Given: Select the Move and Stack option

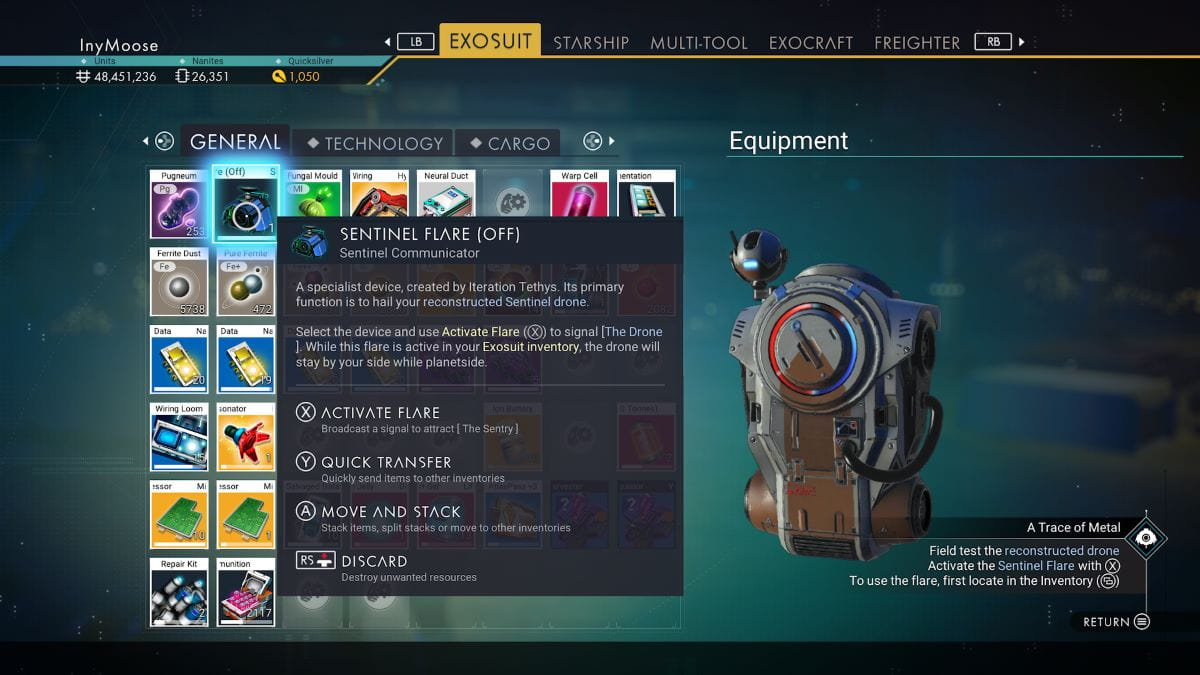Looking at the screenshot, I should 390,511.
